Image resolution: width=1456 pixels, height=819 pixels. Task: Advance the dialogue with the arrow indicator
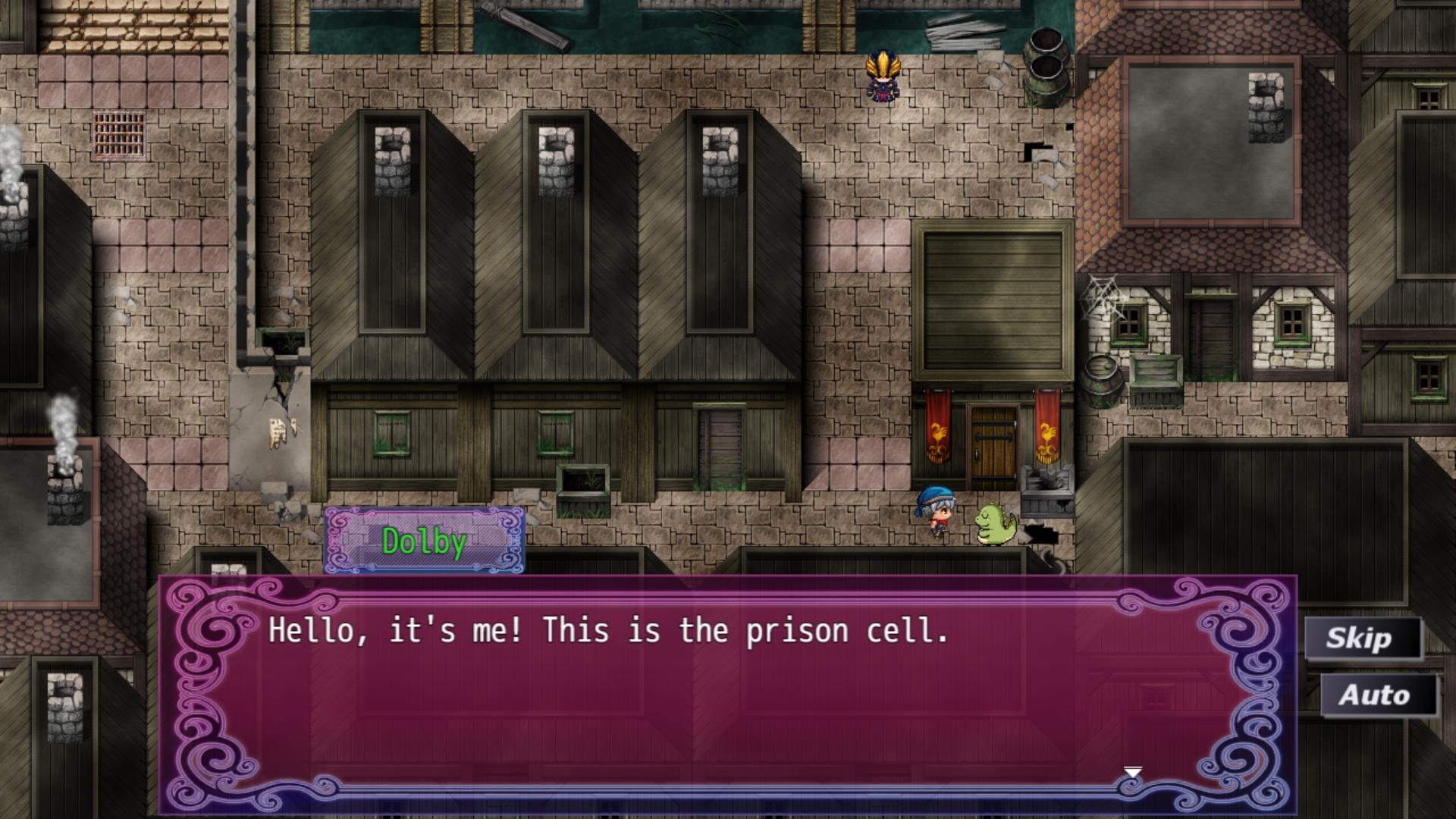(x=1132, y=773)
